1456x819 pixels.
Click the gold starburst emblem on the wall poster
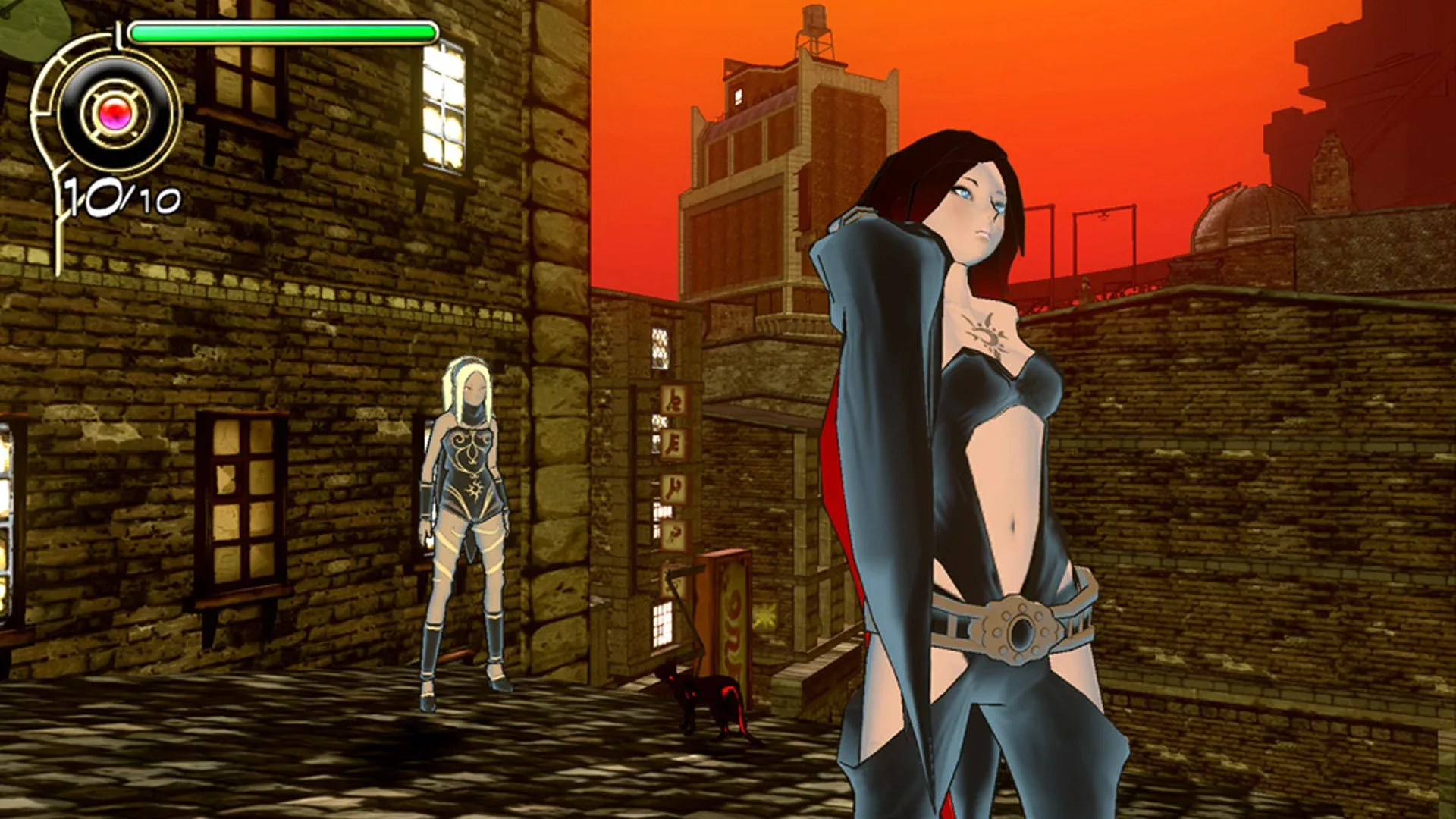coord(764,616)
